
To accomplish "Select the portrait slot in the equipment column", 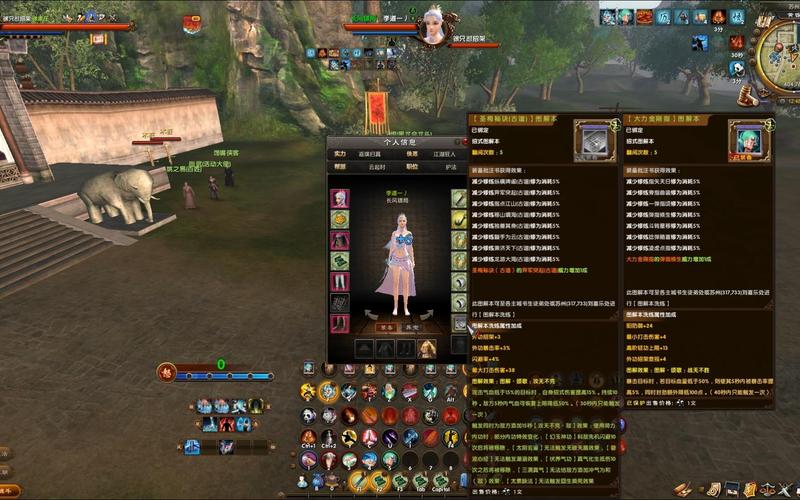I will click(x=340, y=198).
